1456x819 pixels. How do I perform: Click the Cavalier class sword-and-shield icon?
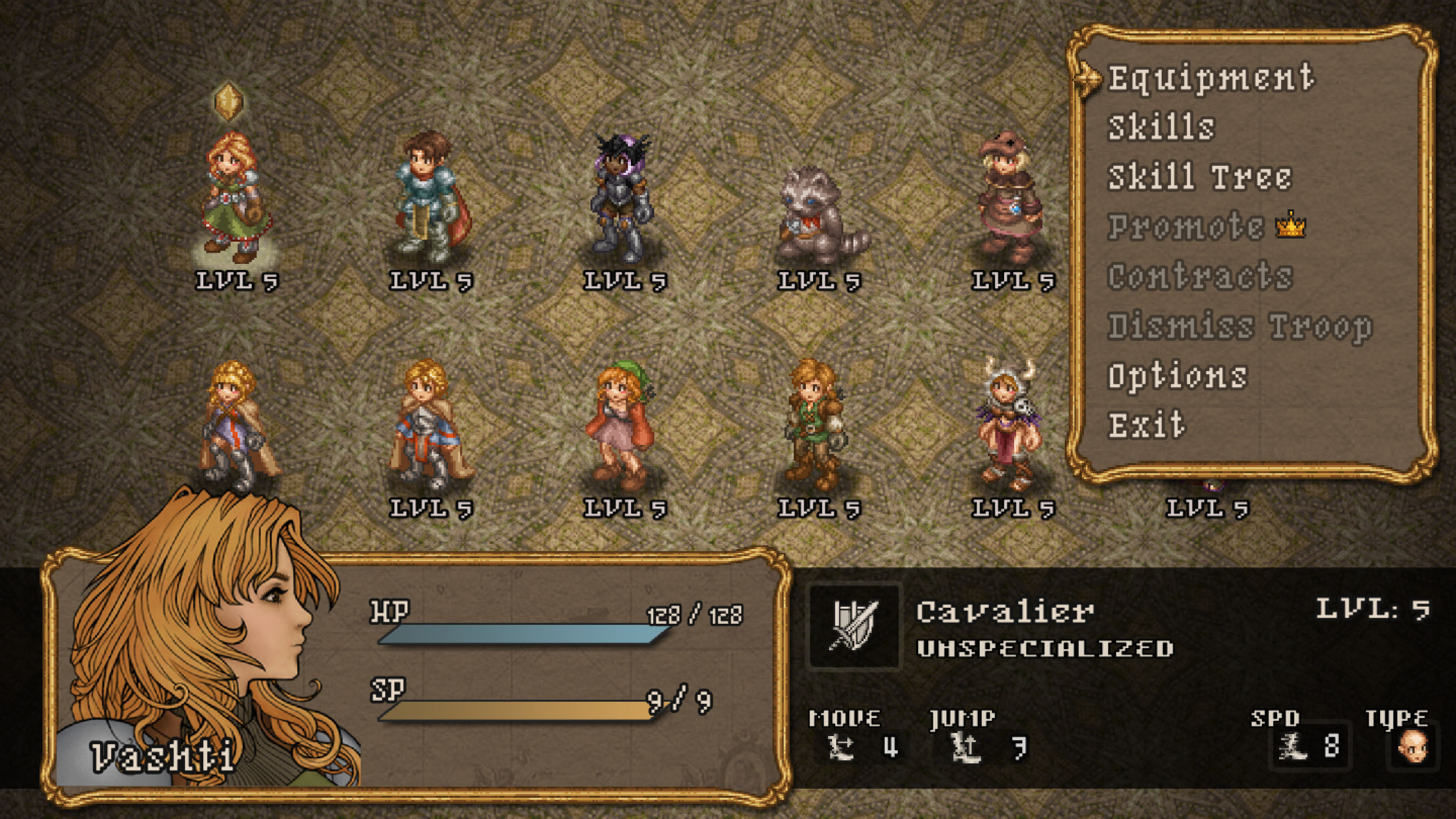click(x=853, y=626)
